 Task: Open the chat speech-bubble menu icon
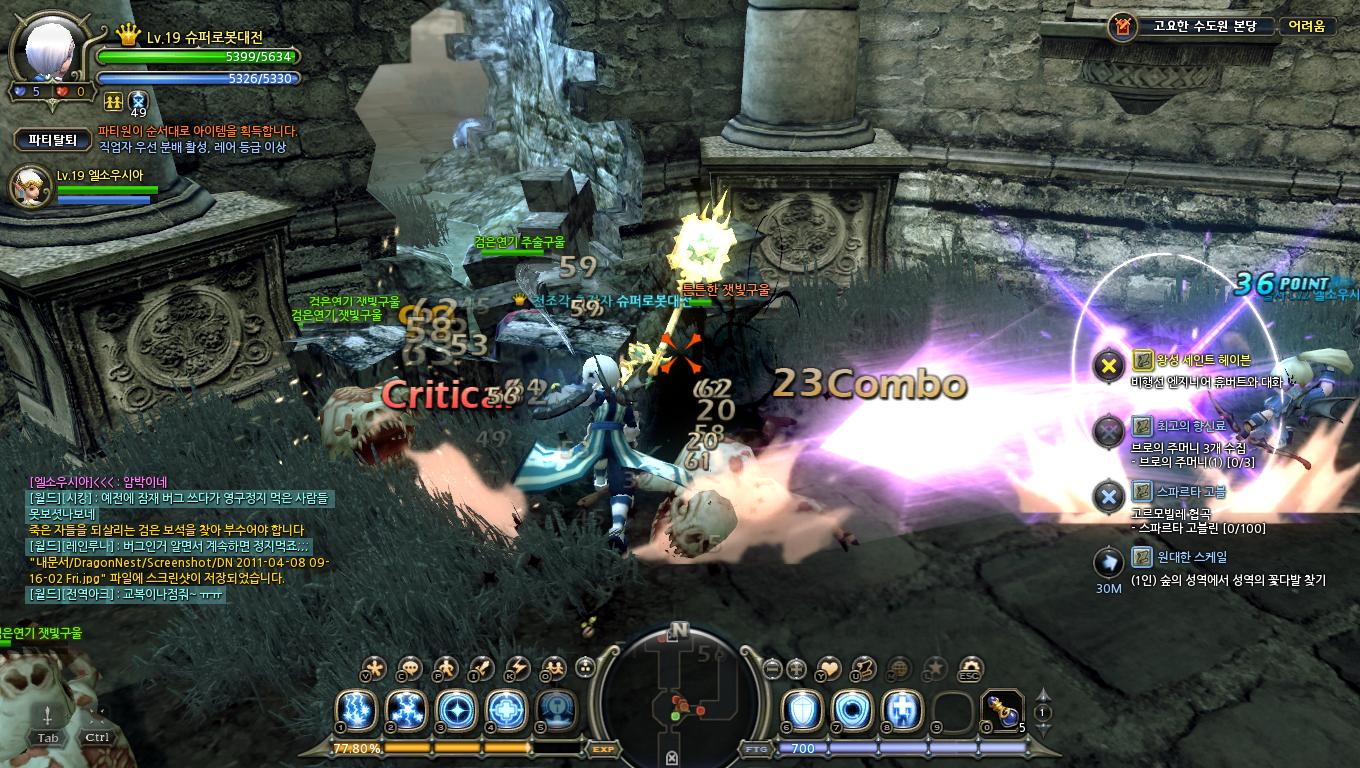(409, 668)
